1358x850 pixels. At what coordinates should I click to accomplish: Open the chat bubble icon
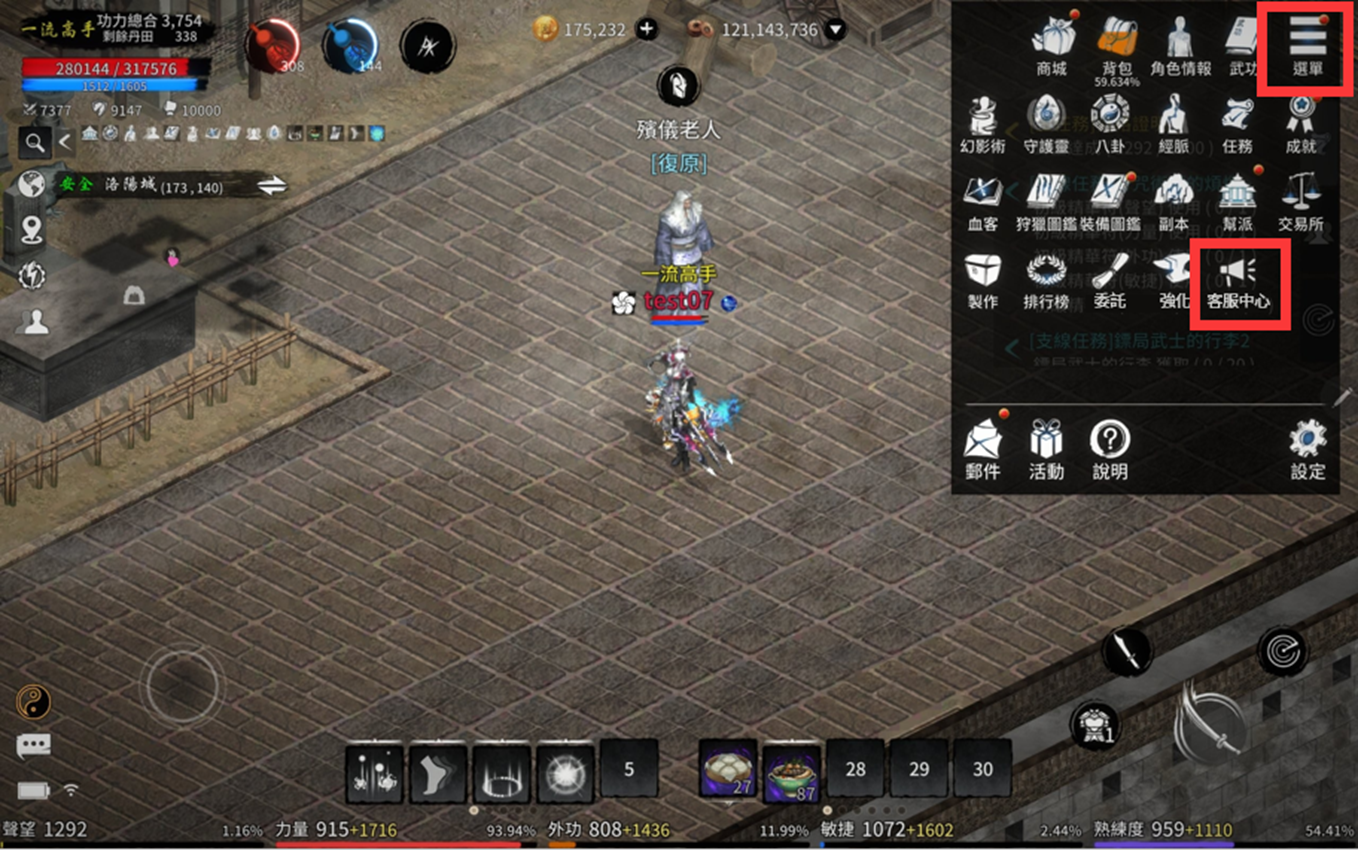pos(33,745)
